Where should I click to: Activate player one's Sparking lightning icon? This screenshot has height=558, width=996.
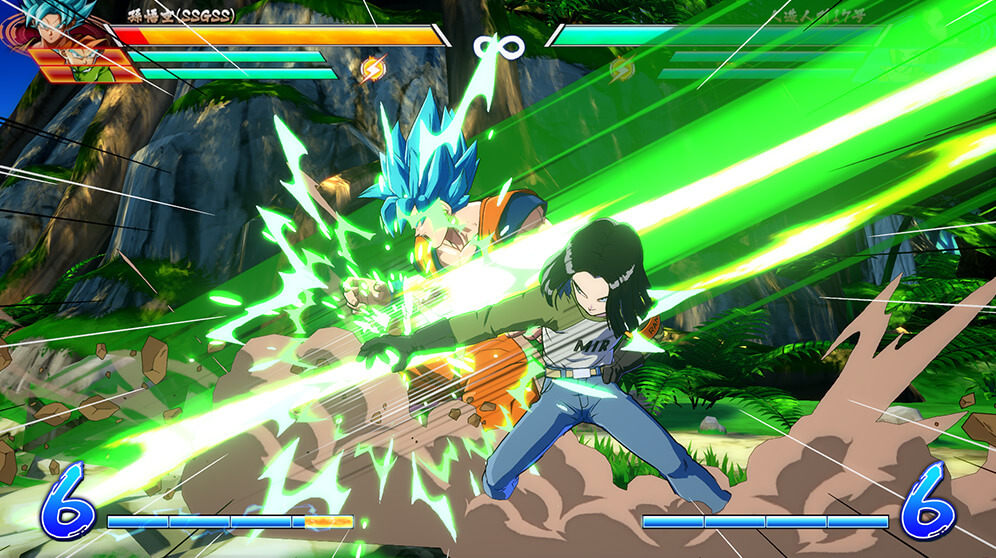point(372,69)
